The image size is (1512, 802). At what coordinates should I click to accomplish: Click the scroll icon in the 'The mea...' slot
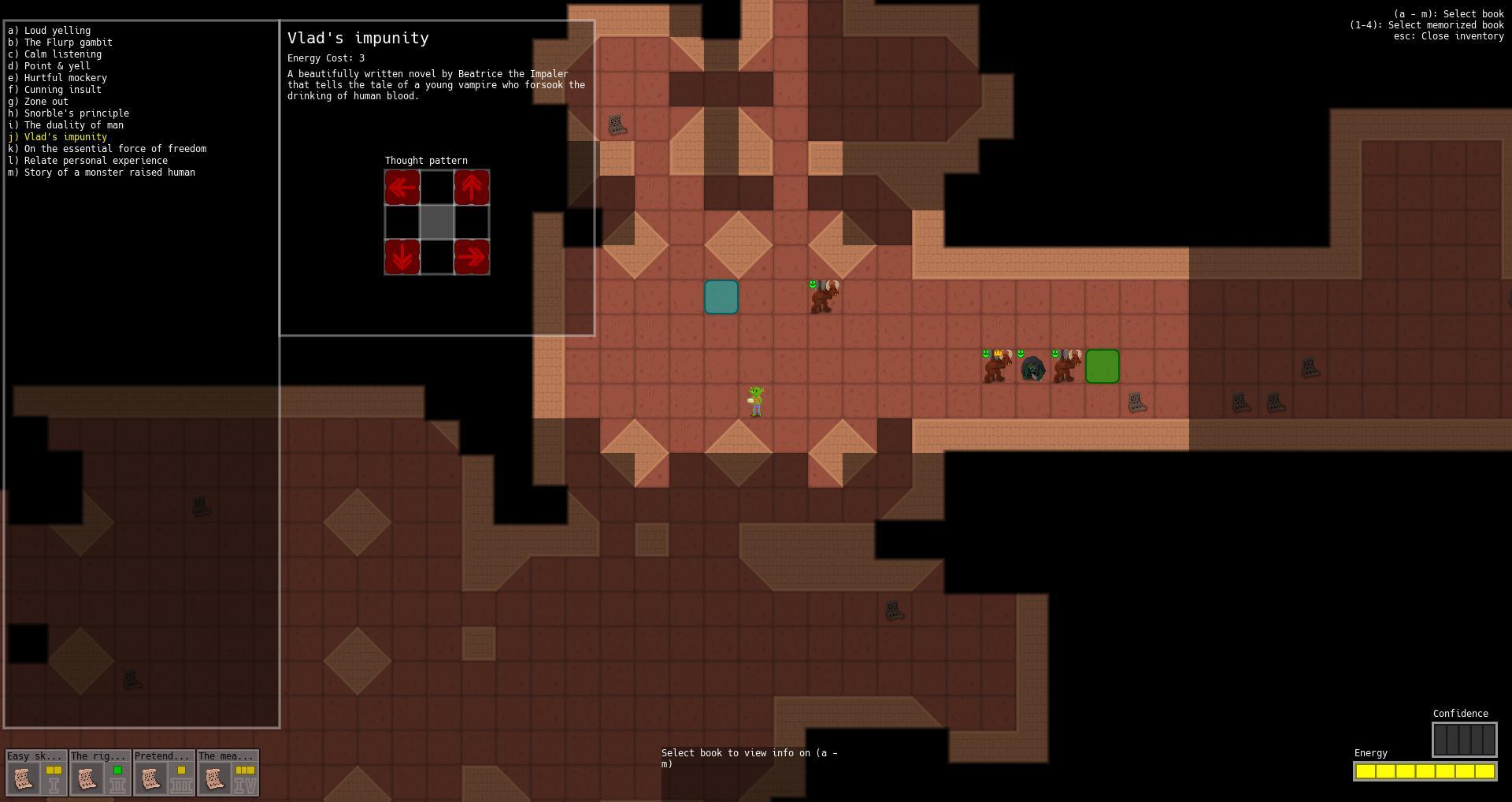(x=214, y=780)
